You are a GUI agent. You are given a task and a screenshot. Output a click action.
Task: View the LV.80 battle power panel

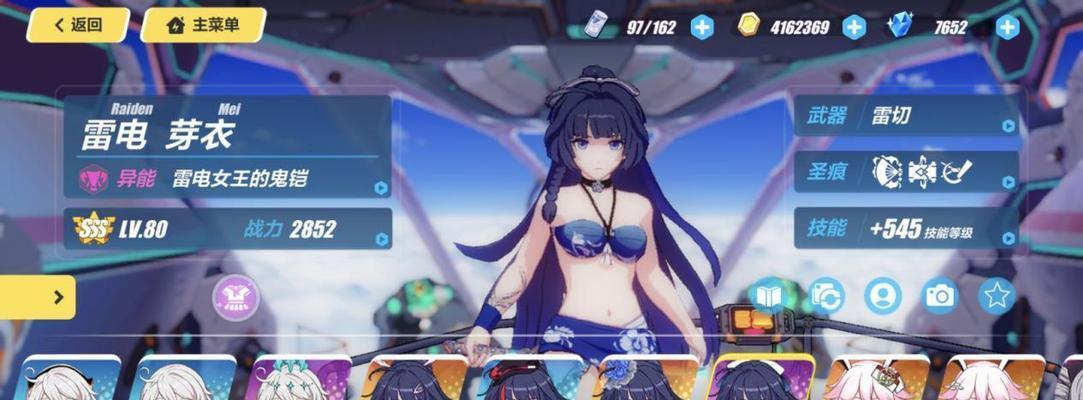pos(228,229)
